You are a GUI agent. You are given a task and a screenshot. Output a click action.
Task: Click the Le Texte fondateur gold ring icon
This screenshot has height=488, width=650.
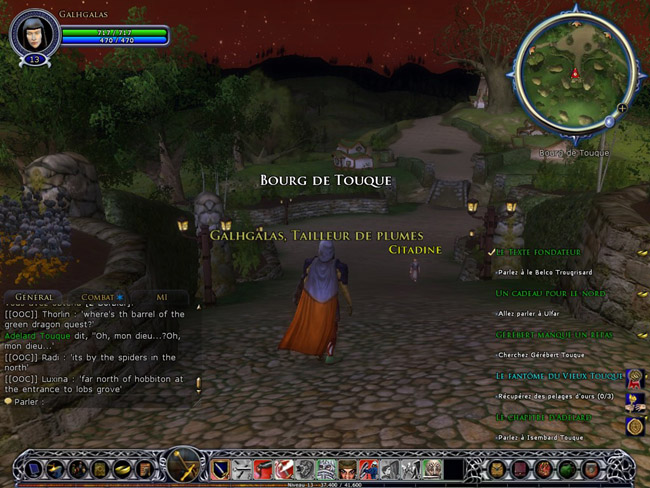point(641,252)
